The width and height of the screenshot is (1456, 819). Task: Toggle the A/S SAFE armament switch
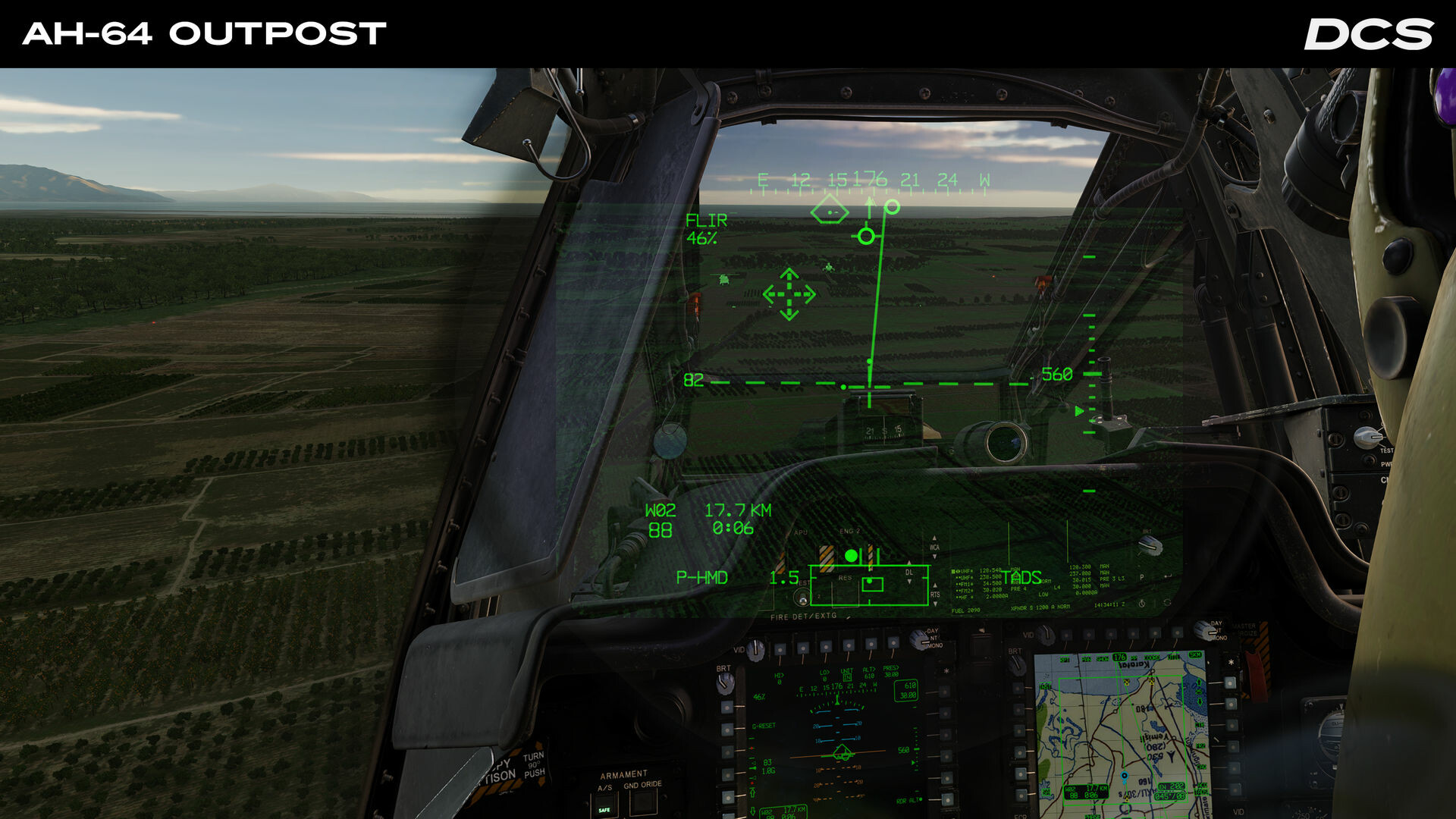tap(604, 802)
